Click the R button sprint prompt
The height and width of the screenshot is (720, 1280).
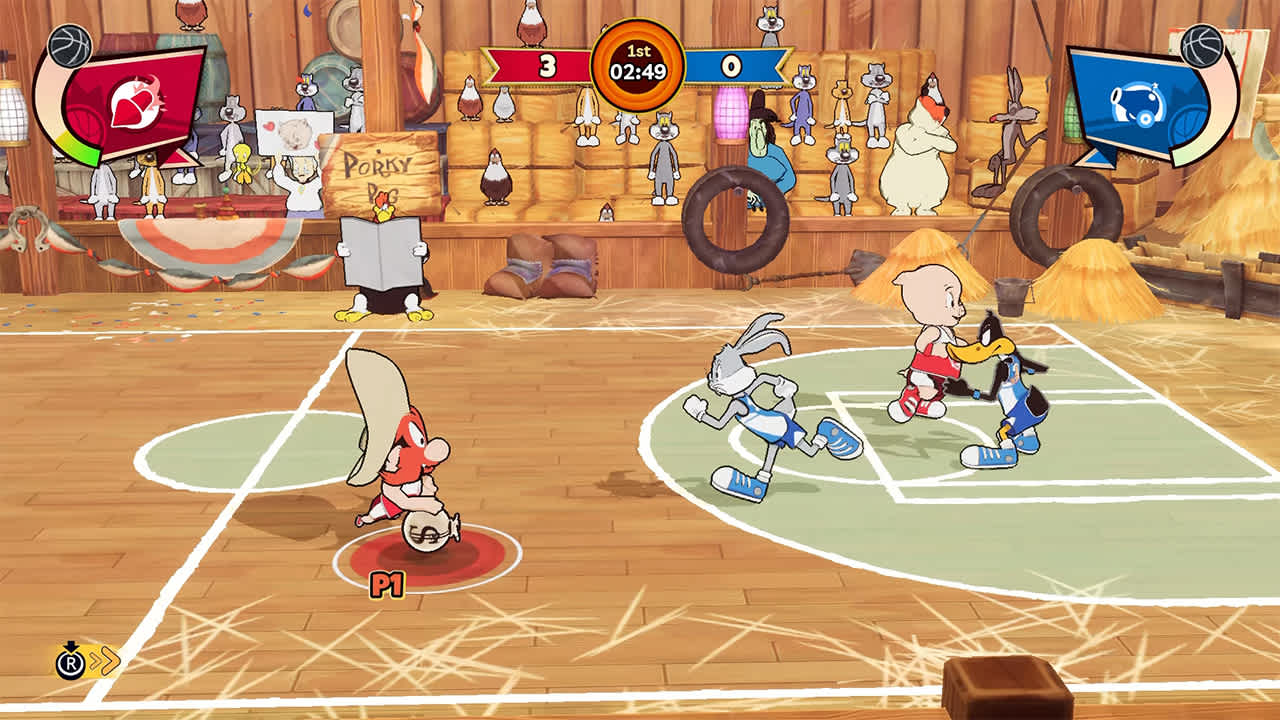click(71, 664)
